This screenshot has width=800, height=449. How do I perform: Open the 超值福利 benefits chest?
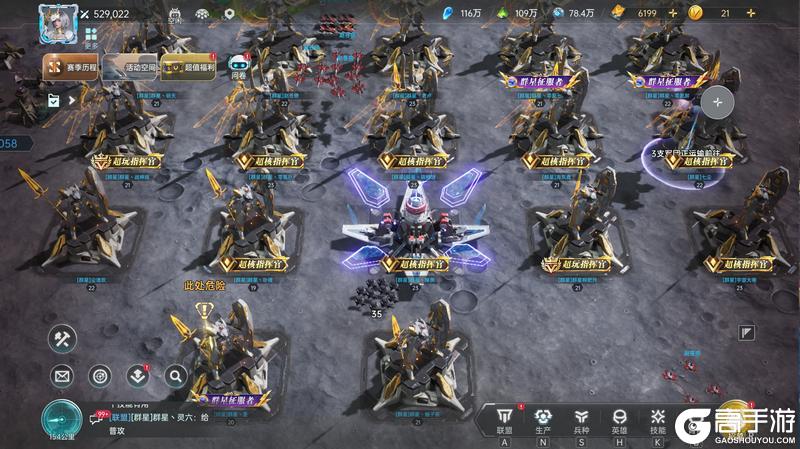coord(187,67)
